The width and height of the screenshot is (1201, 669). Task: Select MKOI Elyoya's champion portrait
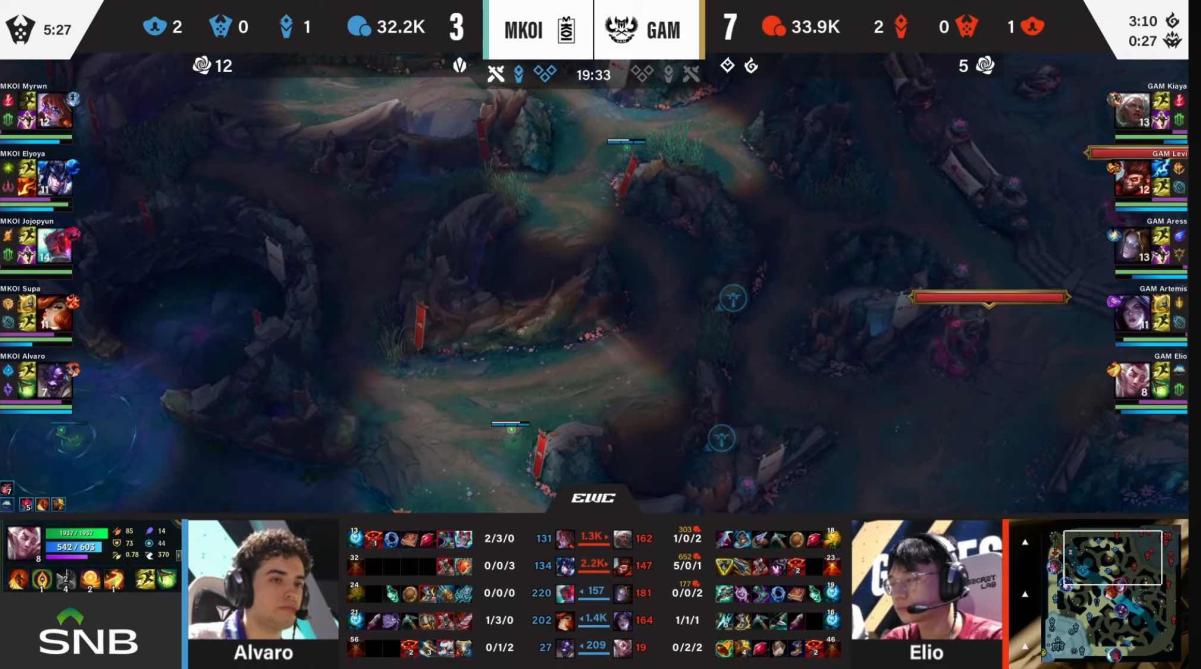pyautogui.click(x=54, y=178)
